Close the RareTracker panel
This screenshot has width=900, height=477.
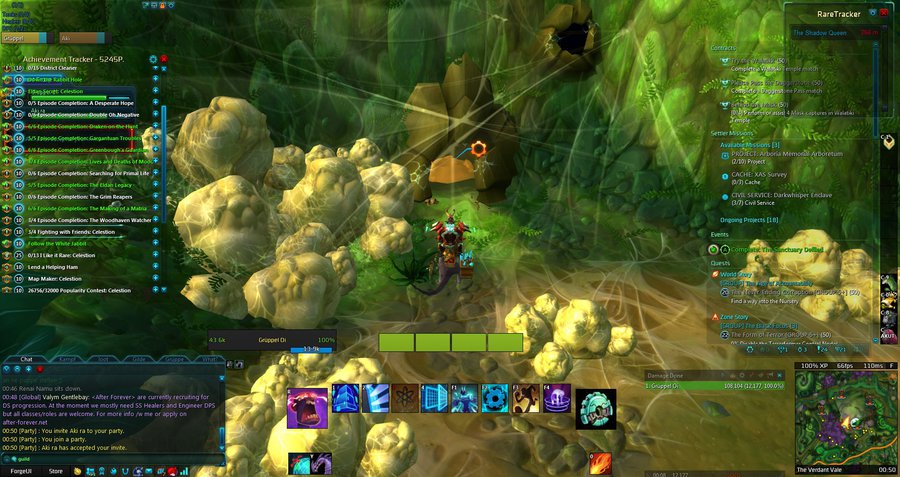(x=884, y=13)
